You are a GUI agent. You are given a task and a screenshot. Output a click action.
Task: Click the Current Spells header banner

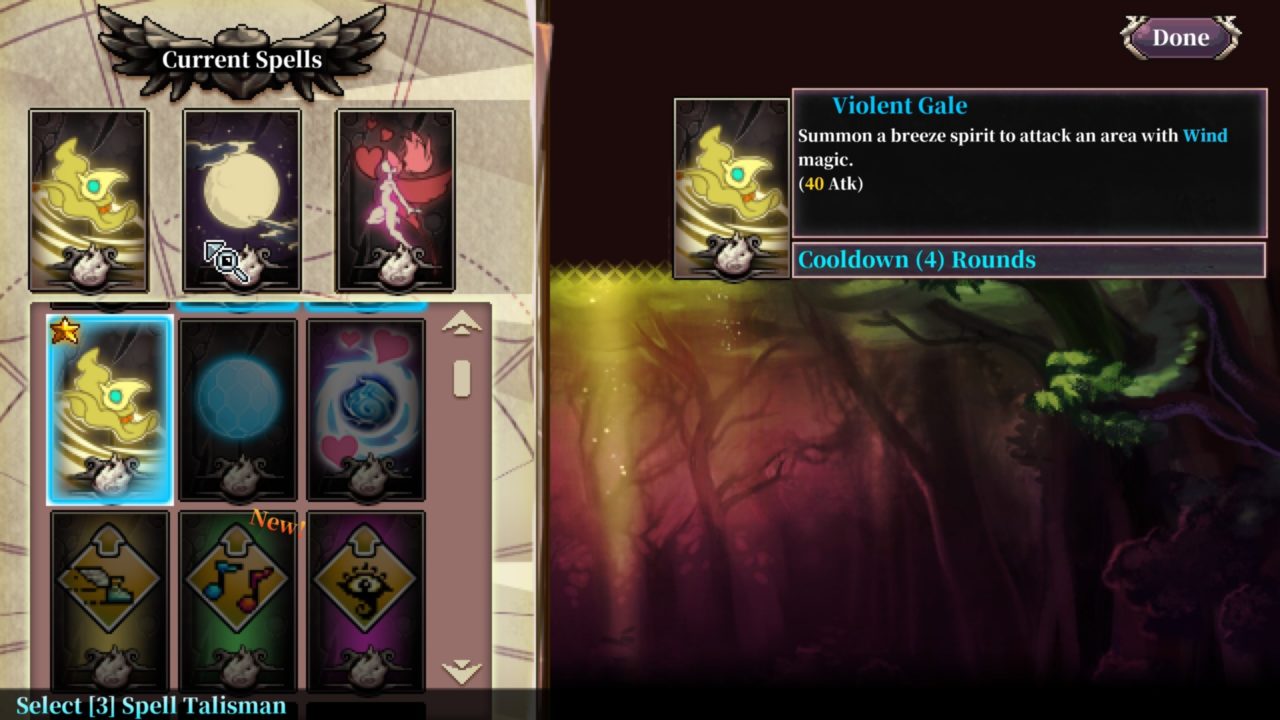(x=243, y=57)
